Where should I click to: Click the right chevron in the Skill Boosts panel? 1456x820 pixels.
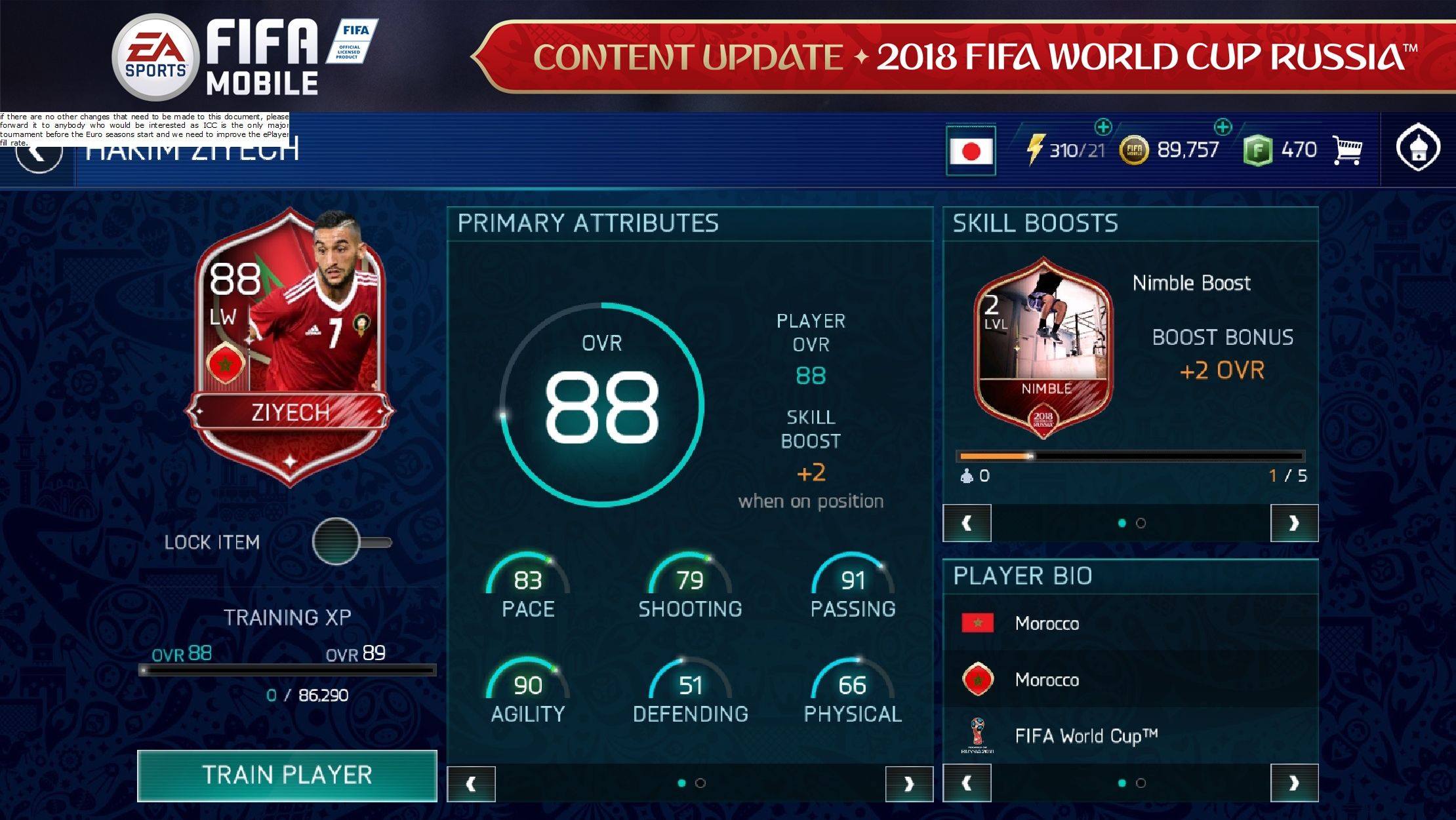point(1295,522)
